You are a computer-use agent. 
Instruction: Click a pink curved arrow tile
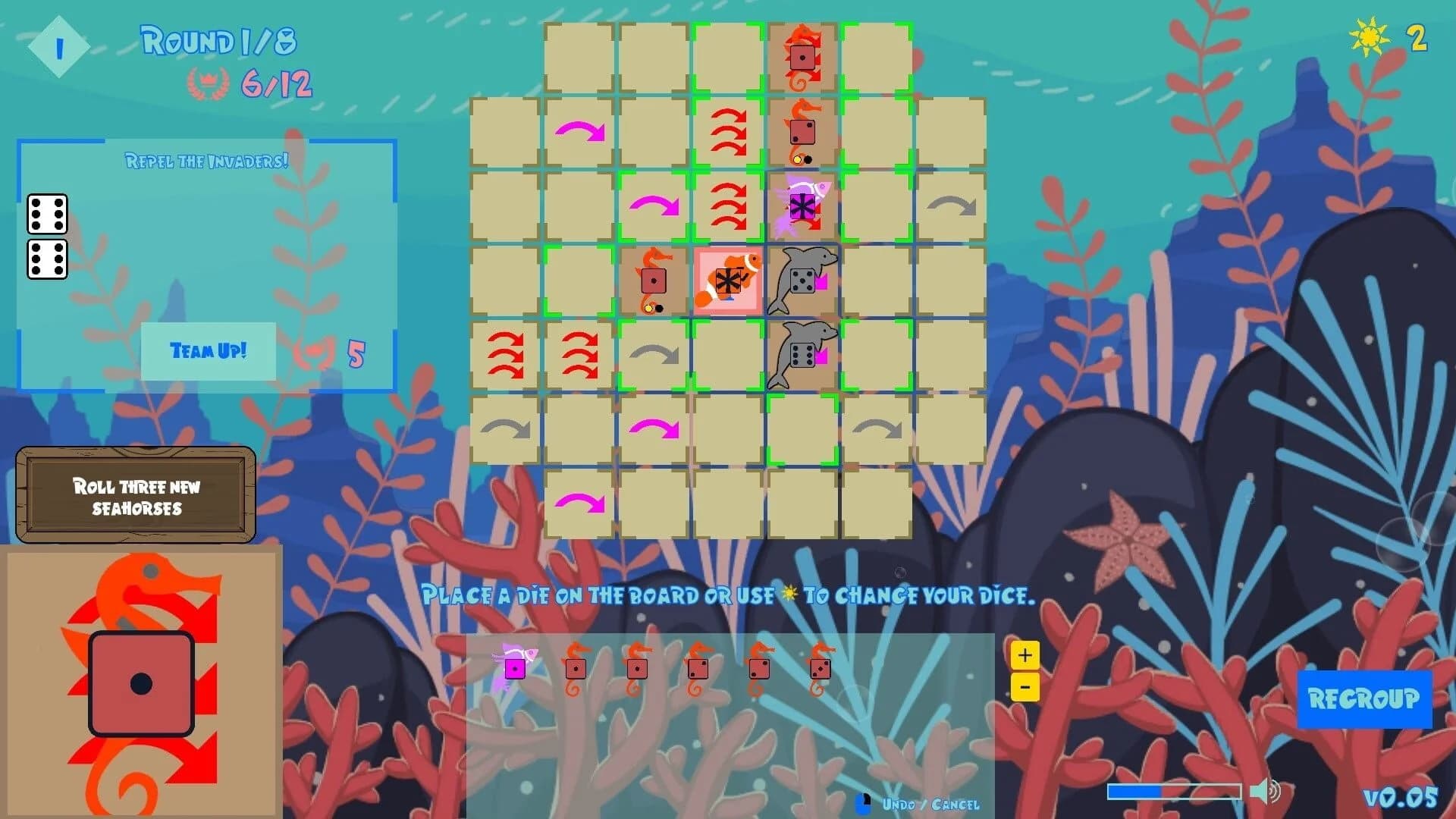581,130
